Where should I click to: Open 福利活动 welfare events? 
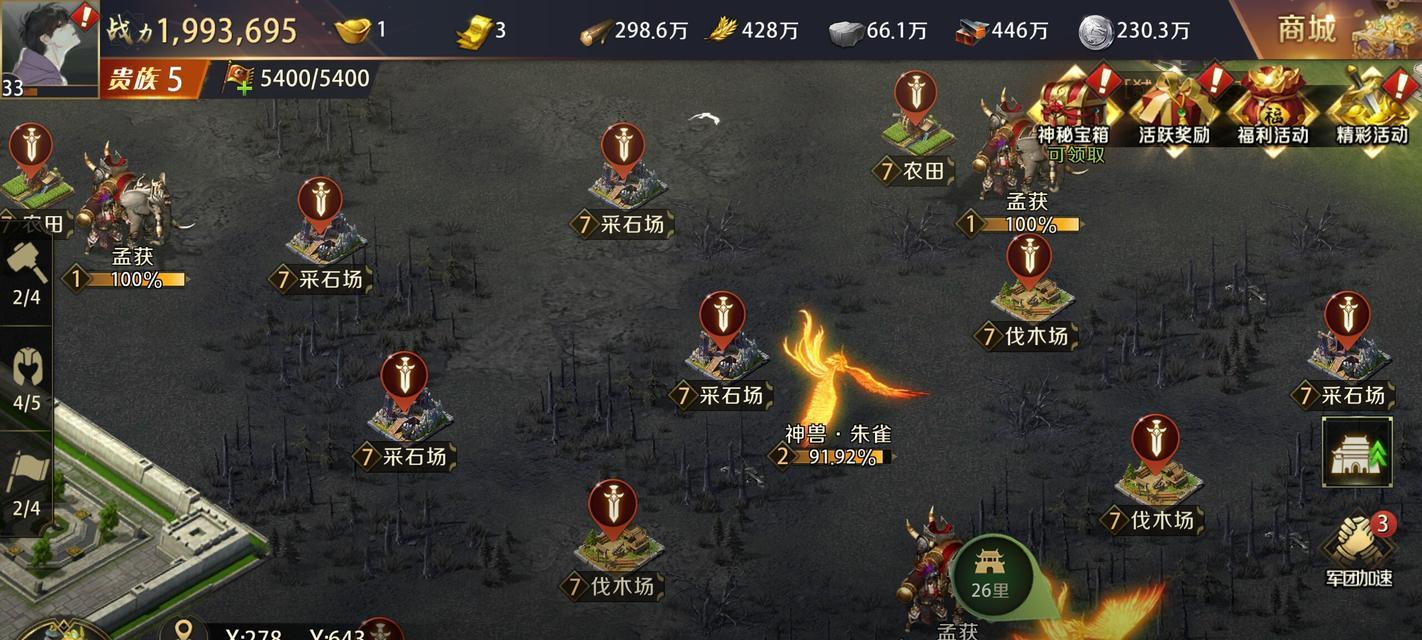coord(1272,110)
